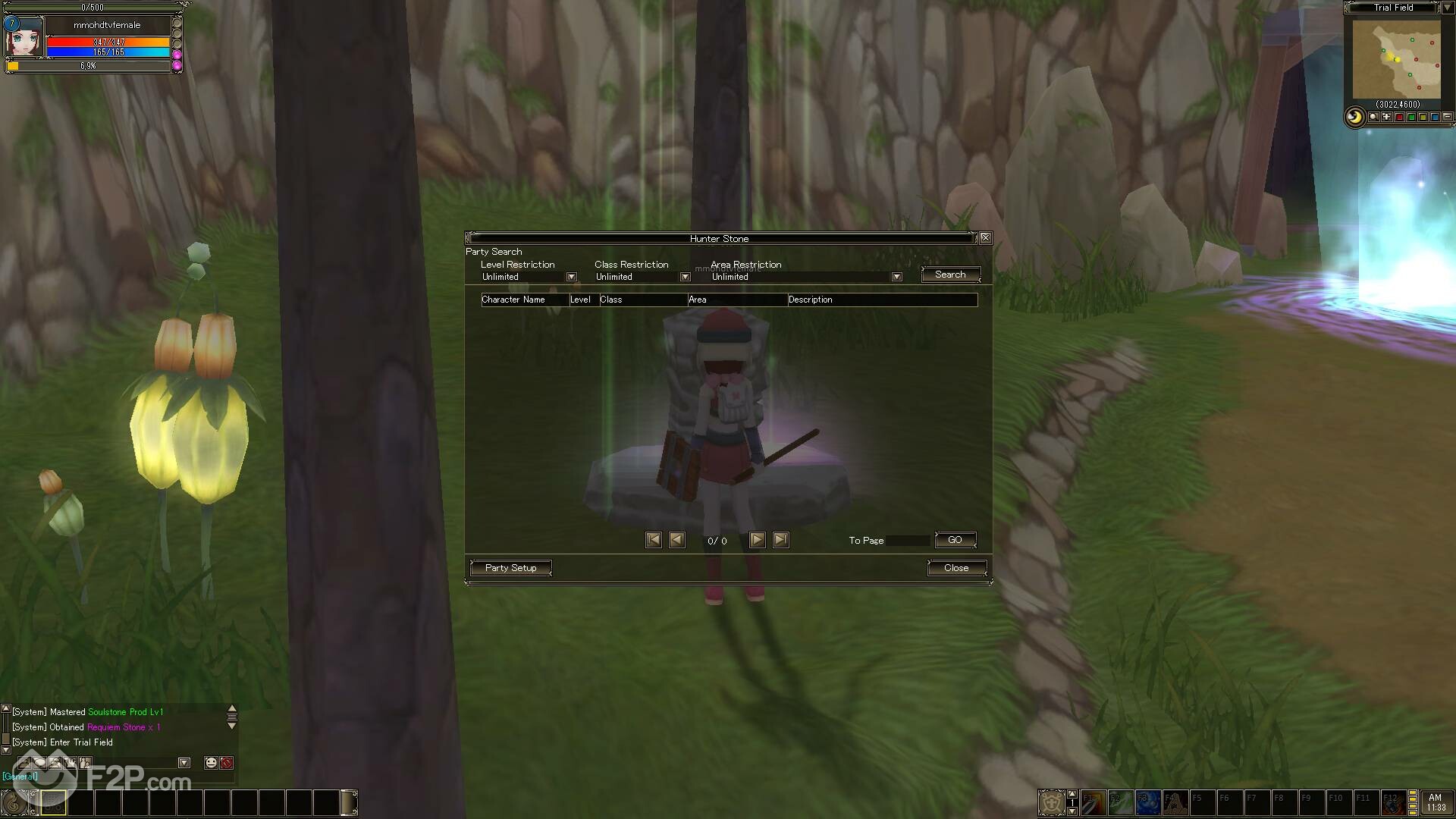Click the GO page button
The height and width of the screenshot is (819, 1456).
[955, 540]
